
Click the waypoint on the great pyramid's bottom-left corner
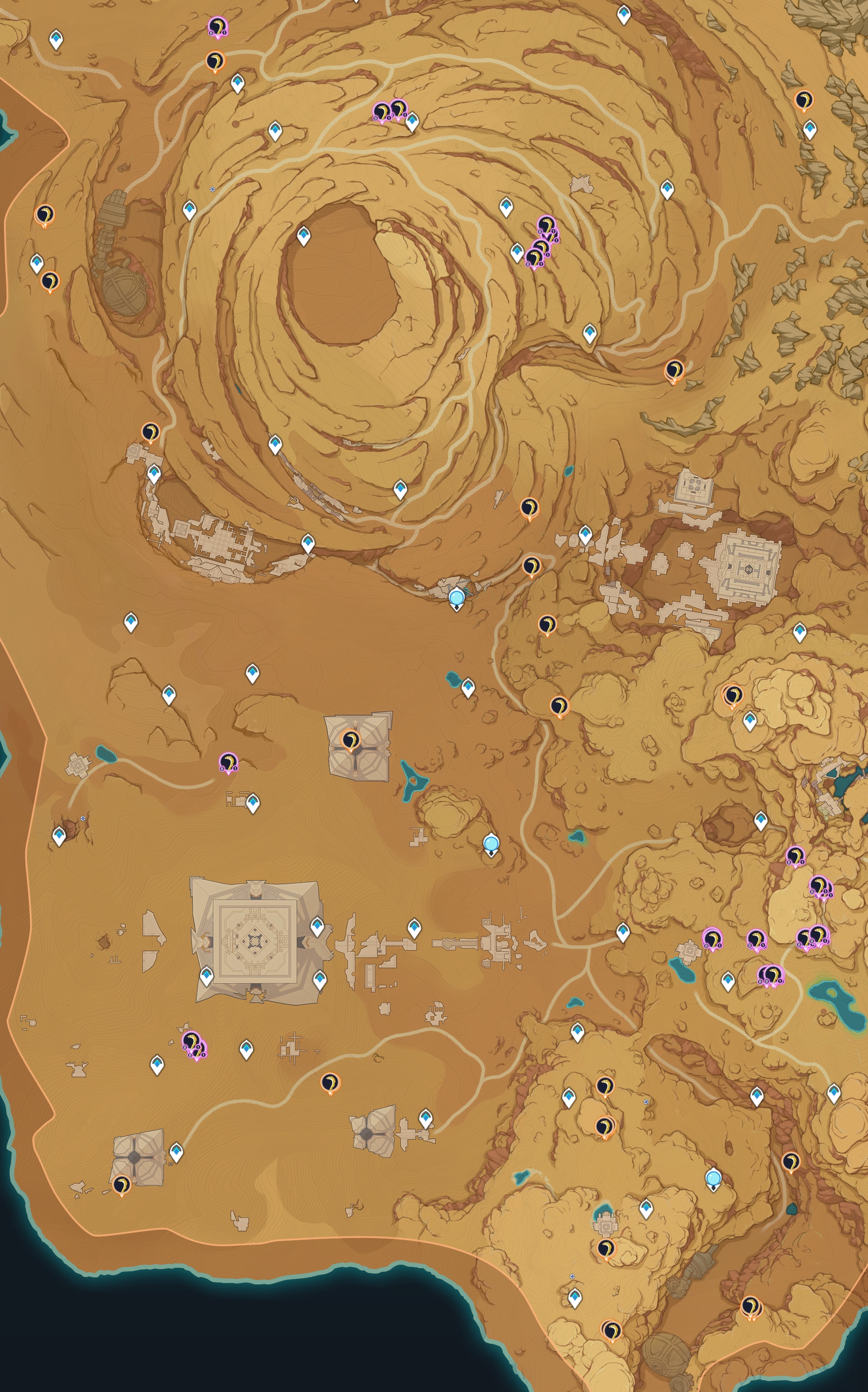(206, 974)
